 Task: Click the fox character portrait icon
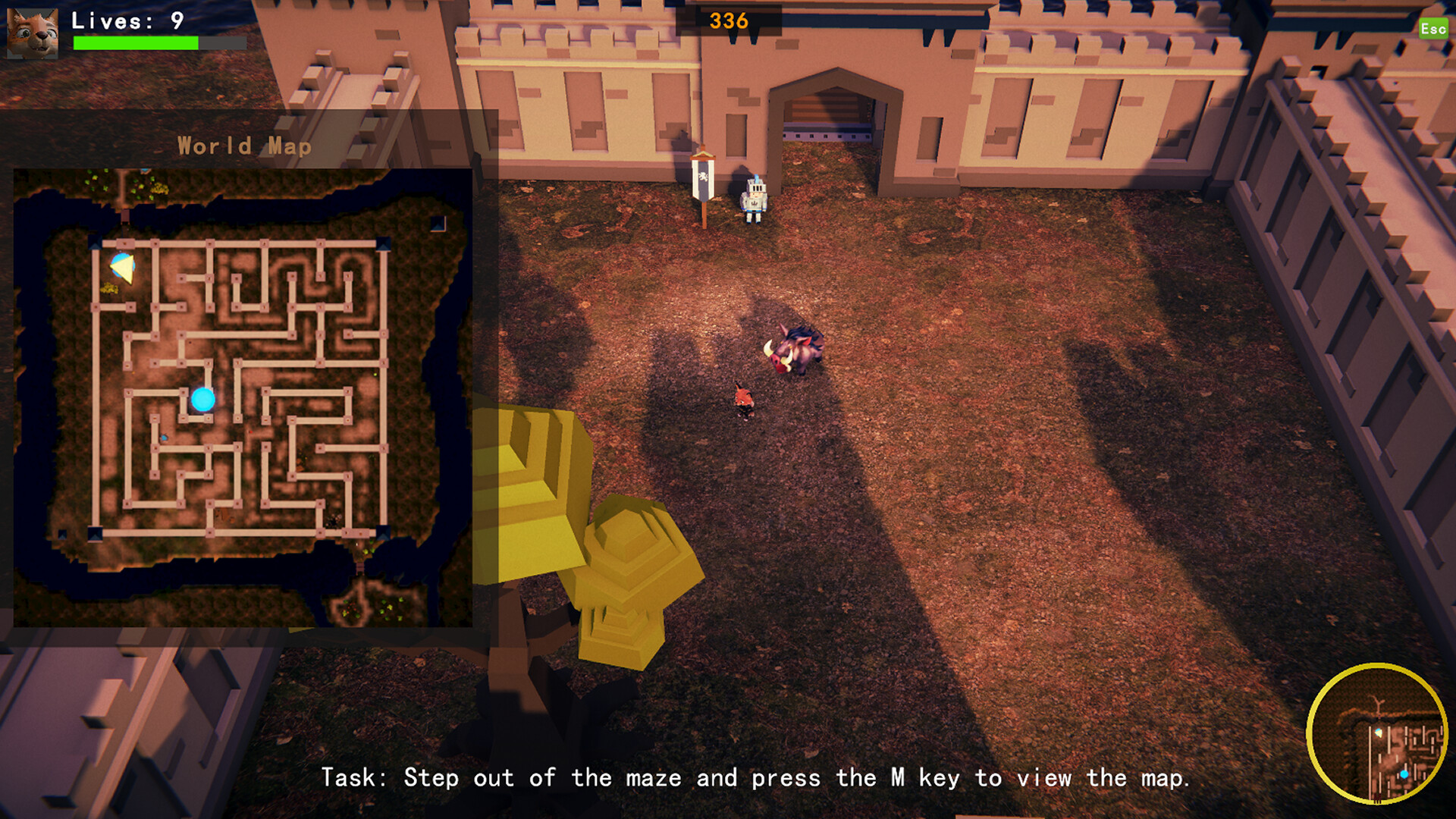pos(32,33)
